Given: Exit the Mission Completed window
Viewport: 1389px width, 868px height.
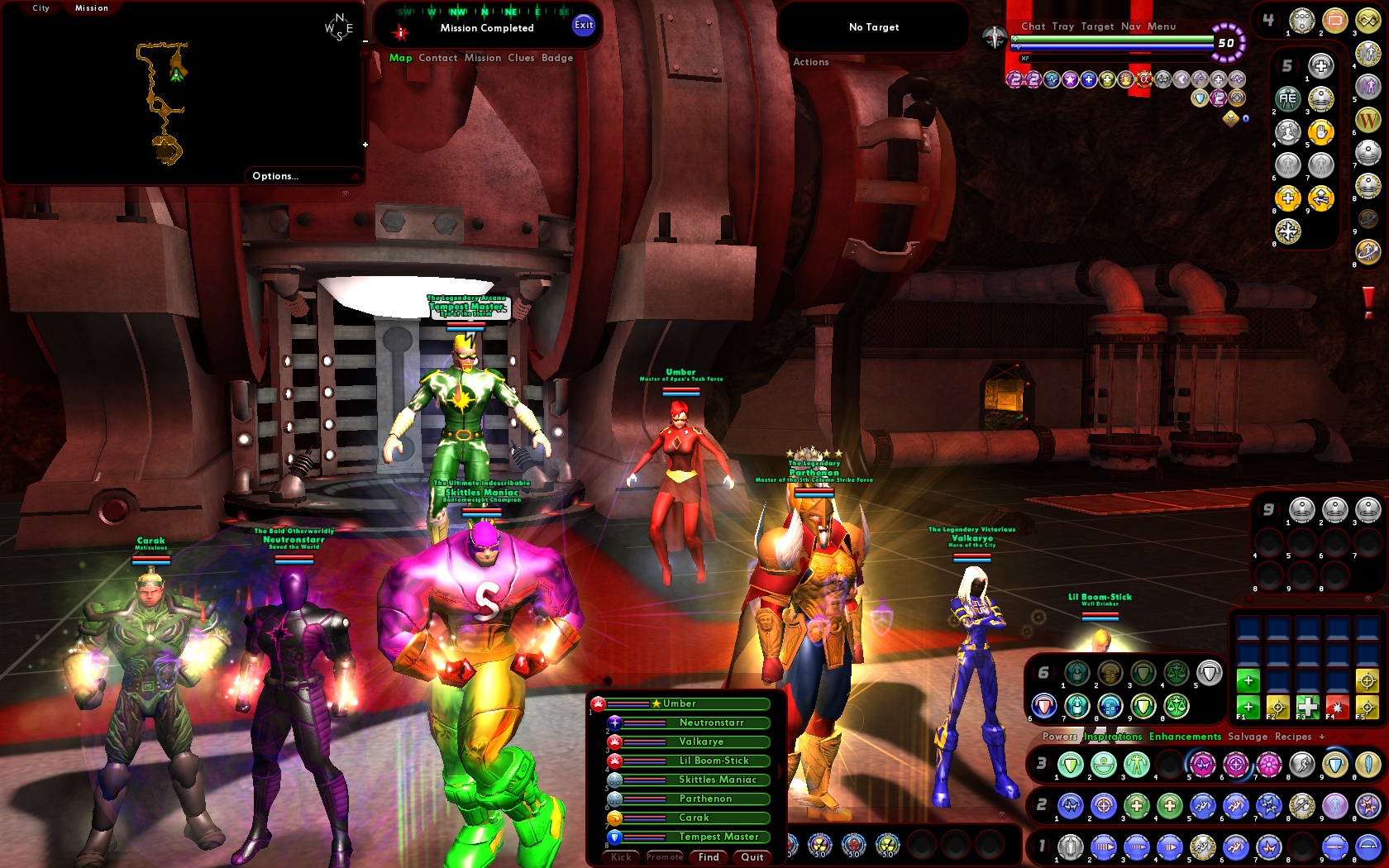Looking at the screenshot, I should tap(584, 26).
